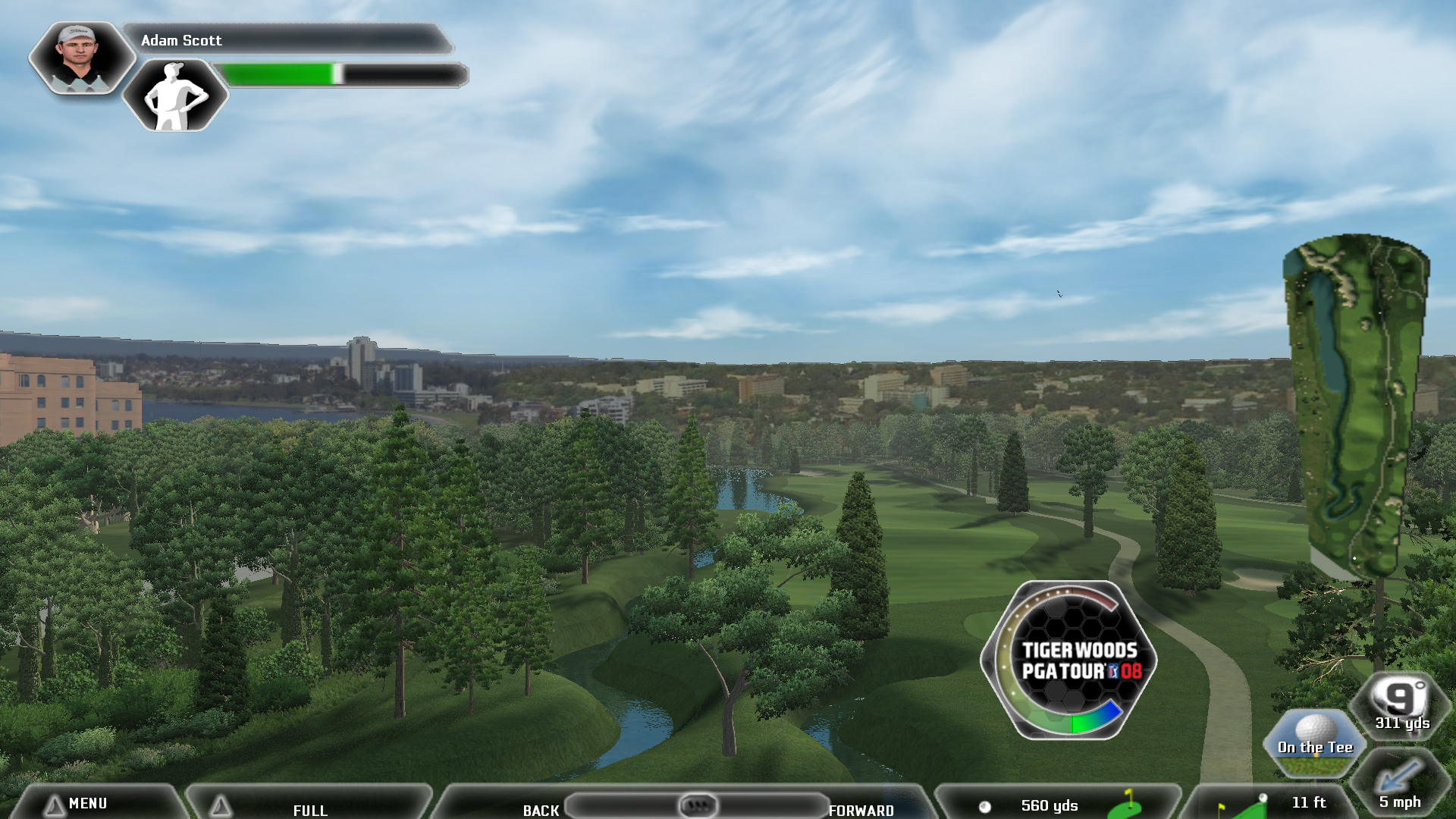This screenshot has height=819, width=1456.
Task: Click the BACK to FORWARD spin slider handle
Action: [697, 805]
